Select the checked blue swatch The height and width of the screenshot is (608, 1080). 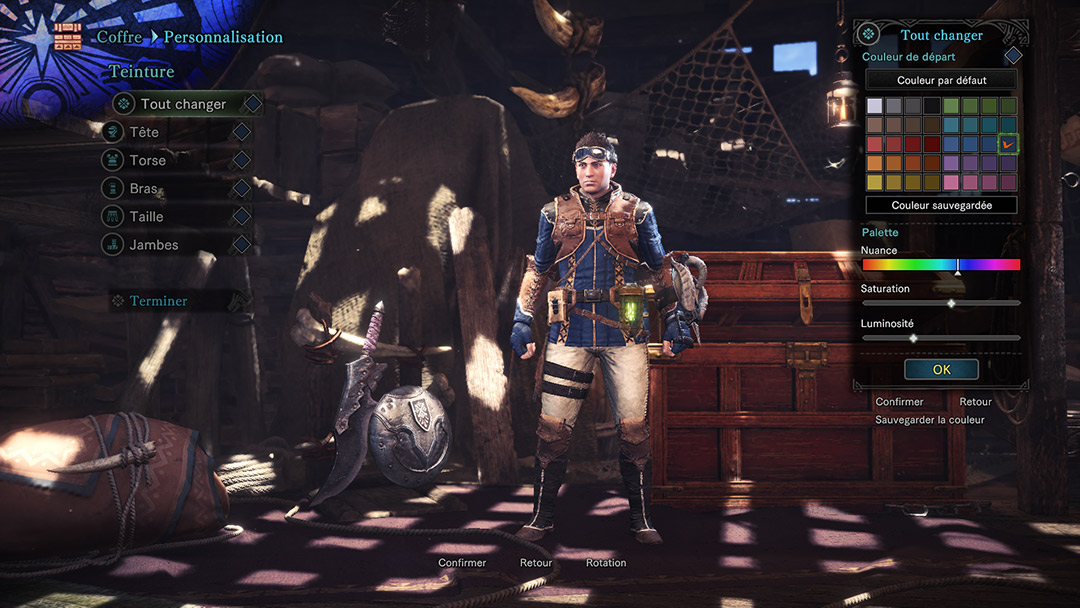coord(1008,144)
